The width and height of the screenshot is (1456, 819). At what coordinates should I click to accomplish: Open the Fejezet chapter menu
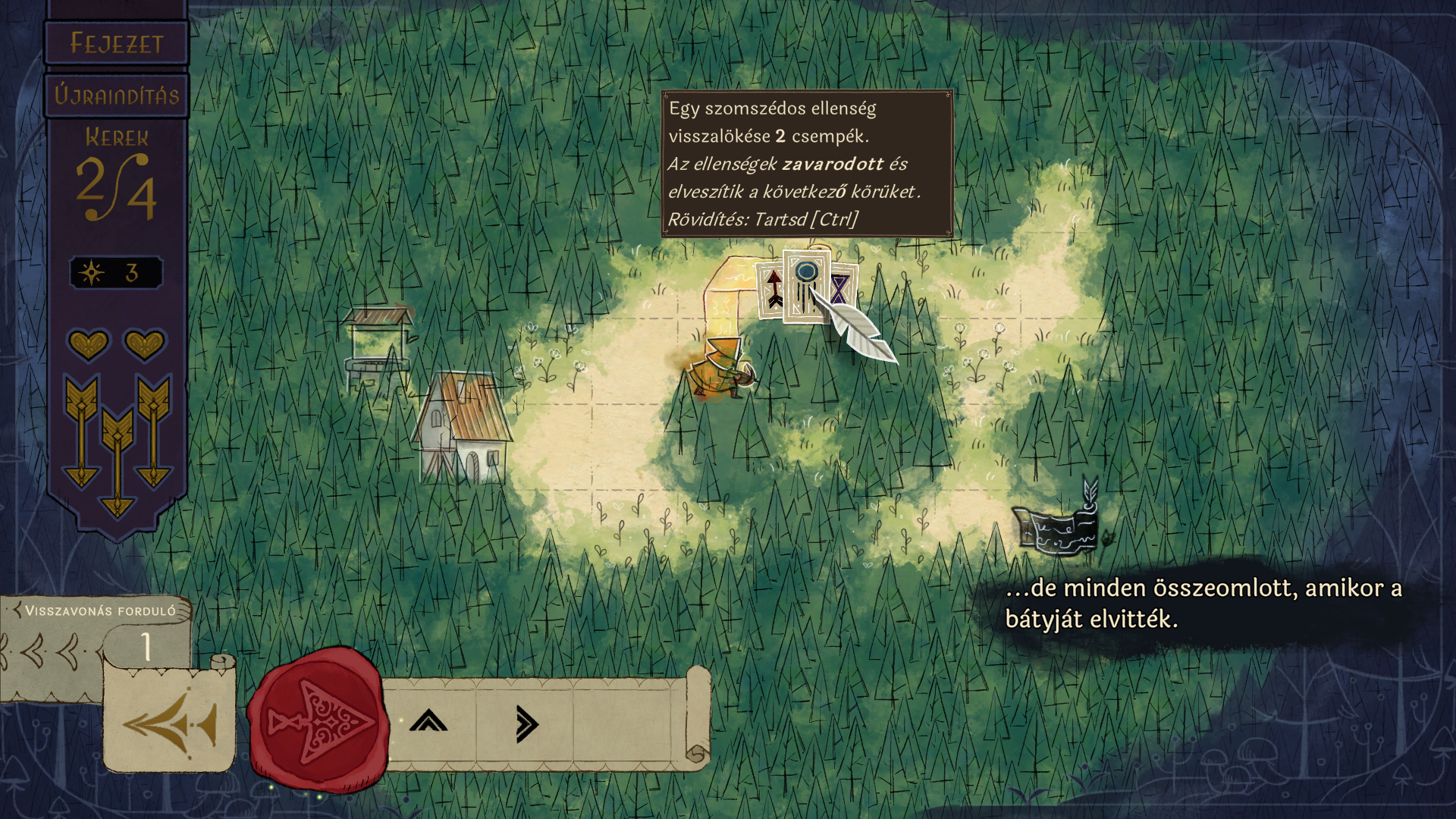116,43
